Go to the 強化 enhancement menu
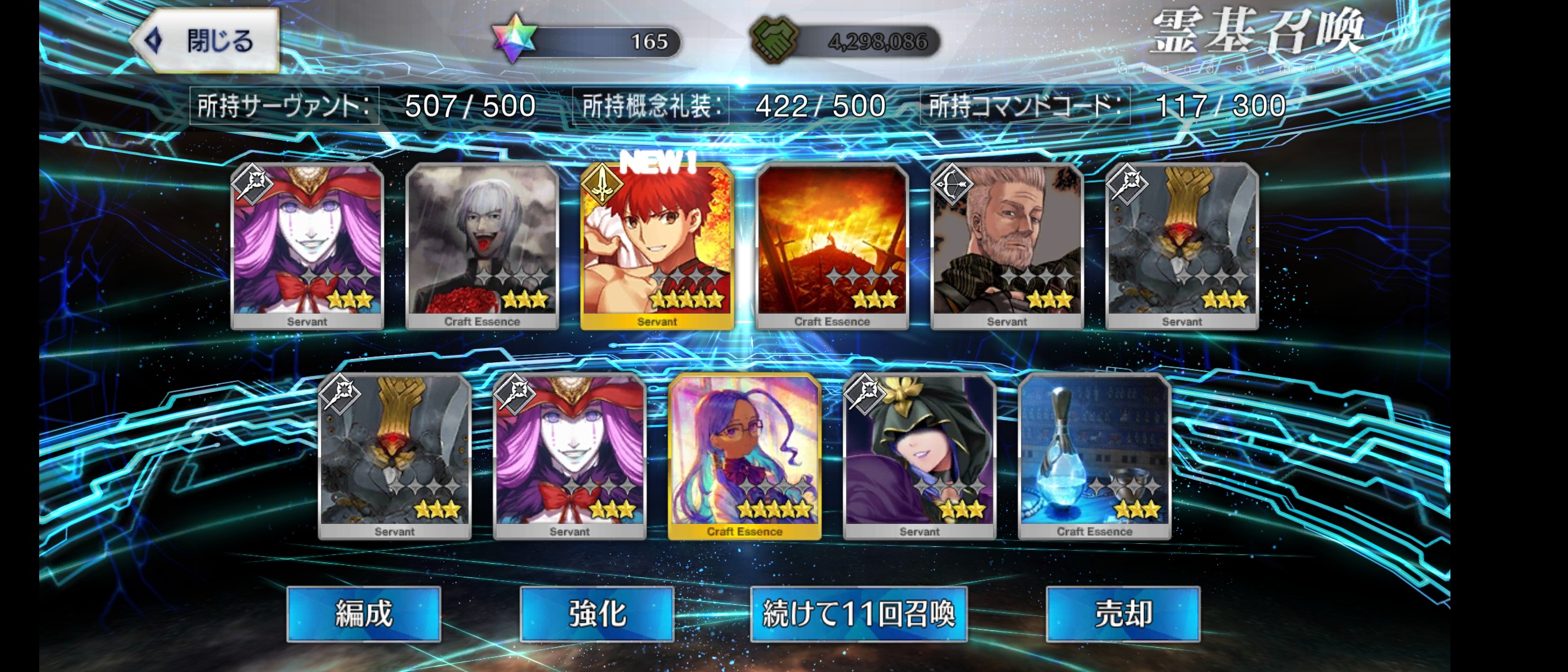Viewport: 1568px width, 672px height. pyautogui.click(x=597, y=614)
